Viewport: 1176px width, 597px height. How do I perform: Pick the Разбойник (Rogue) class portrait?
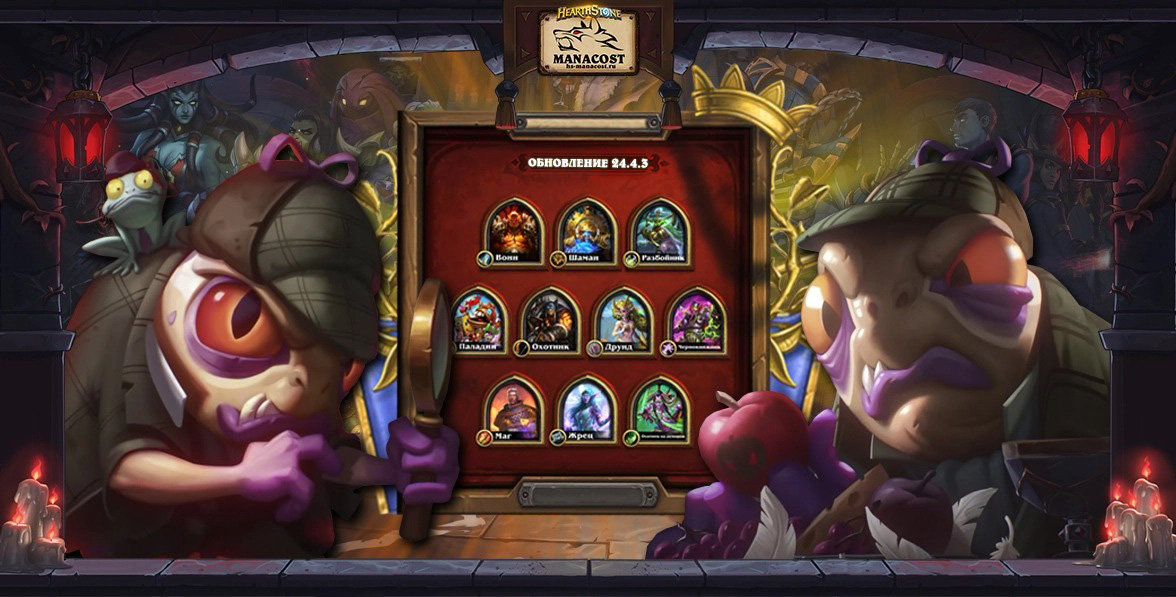(x=660, y=229)
